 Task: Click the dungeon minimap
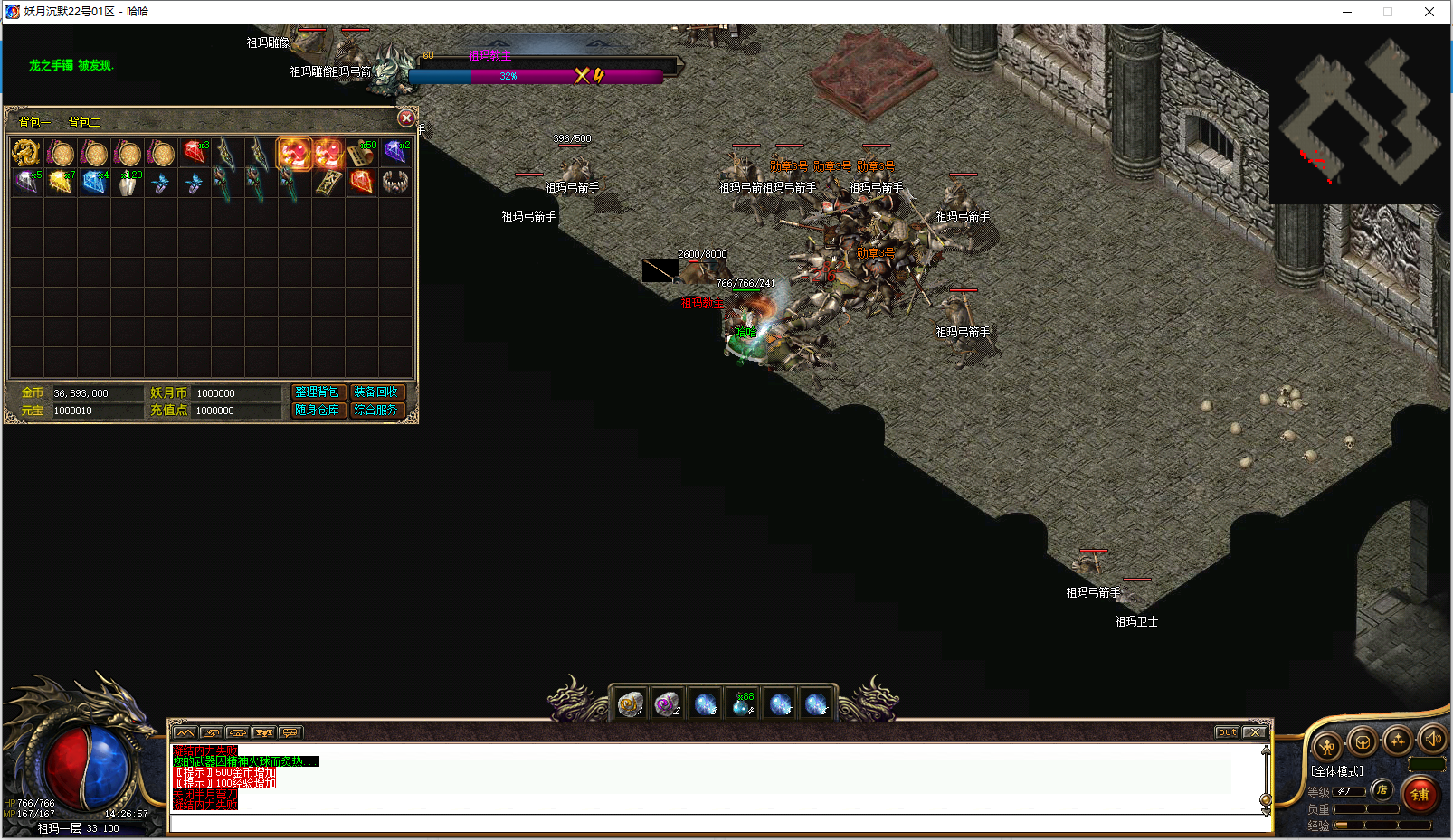(x=1359, y=114)
